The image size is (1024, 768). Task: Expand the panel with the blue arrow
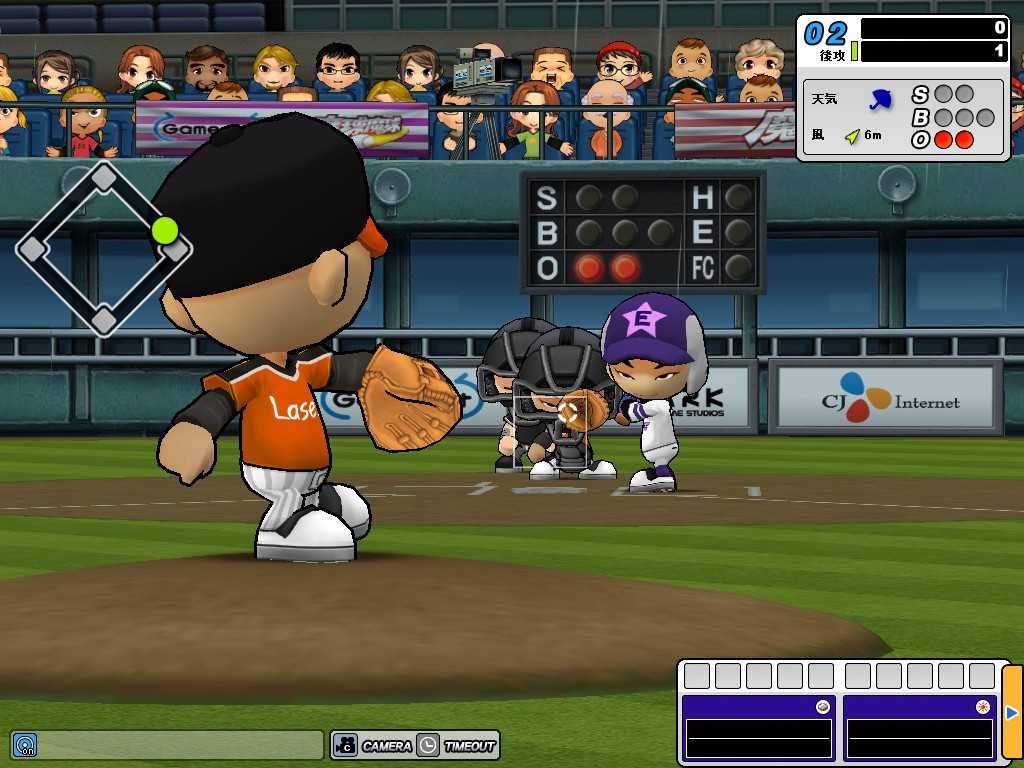[x=1011, y=713]
